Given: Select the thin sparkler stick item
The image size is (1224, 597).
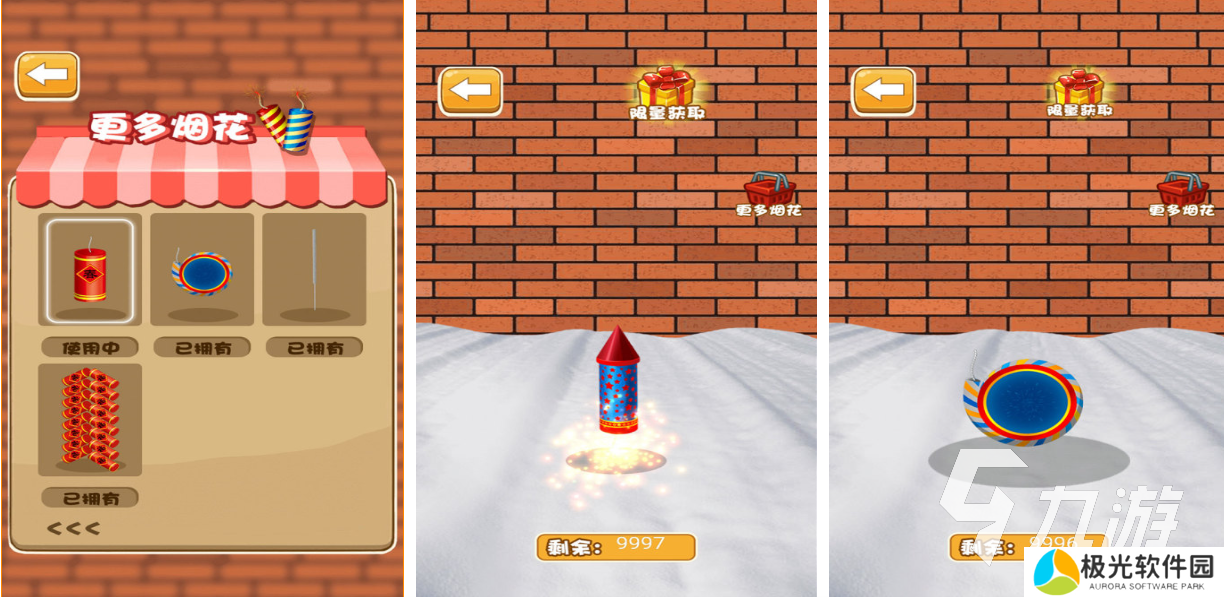Looking at the screenshot, I should (314, 268).
